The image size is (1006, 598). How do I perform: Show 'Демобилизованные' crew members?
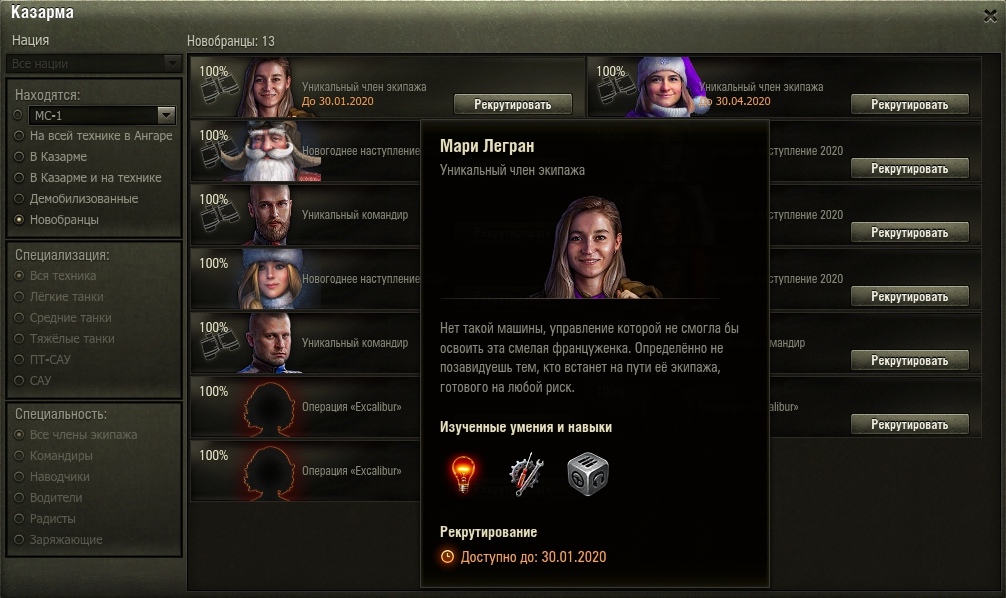click(x=18, y=199)
